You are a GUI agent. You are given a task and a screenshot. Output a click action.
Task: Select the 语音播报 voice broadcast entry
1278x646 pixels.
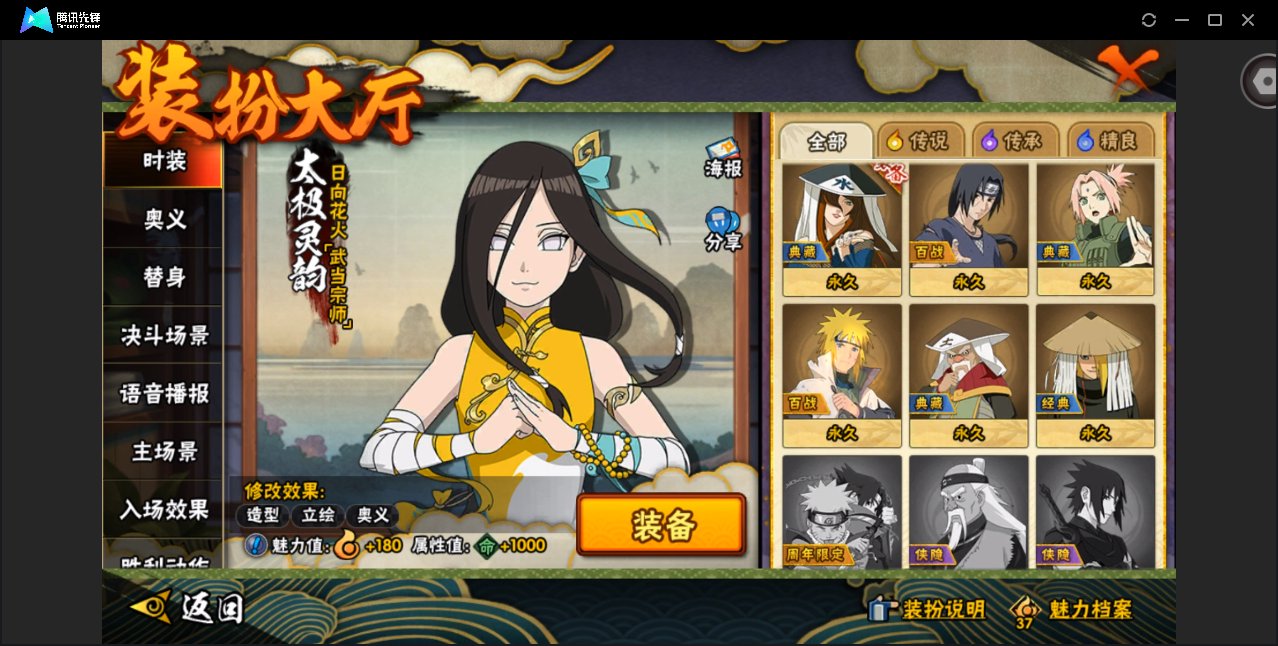point(163,393)
